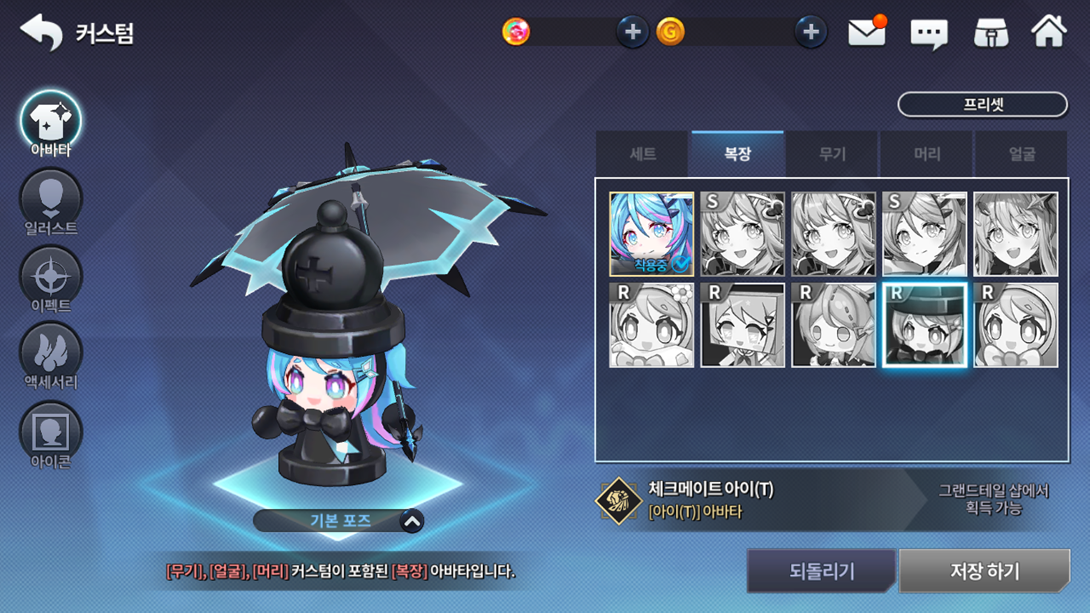Image resolution: width=1090 pixels, height=613 pixels.
Task: Select the currently equipped blue-haired costume
Action: click(x=651, y=234)
